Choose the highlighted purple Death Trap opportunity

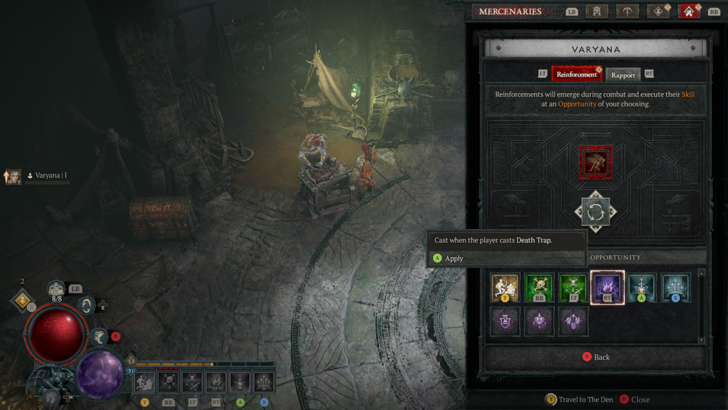(607, 288)
